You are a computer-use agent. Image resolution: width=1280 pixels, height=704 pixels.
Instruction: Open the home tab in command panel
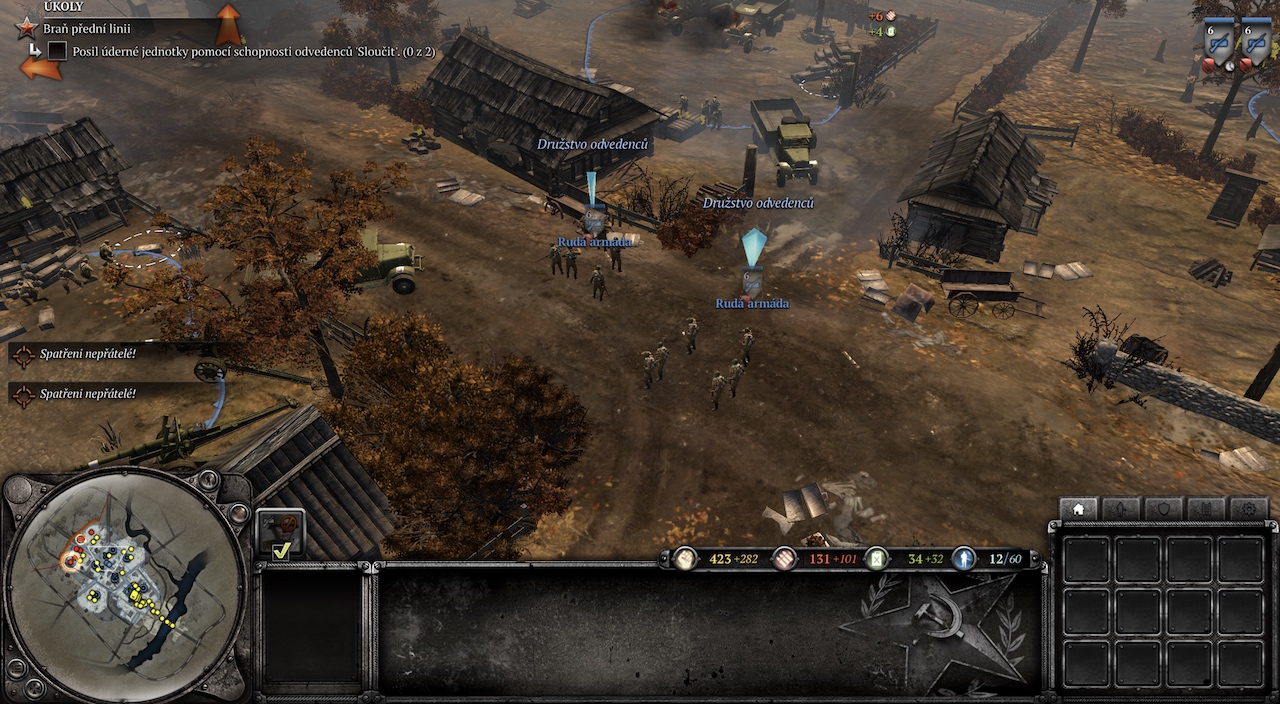[x=1078, y=509]
